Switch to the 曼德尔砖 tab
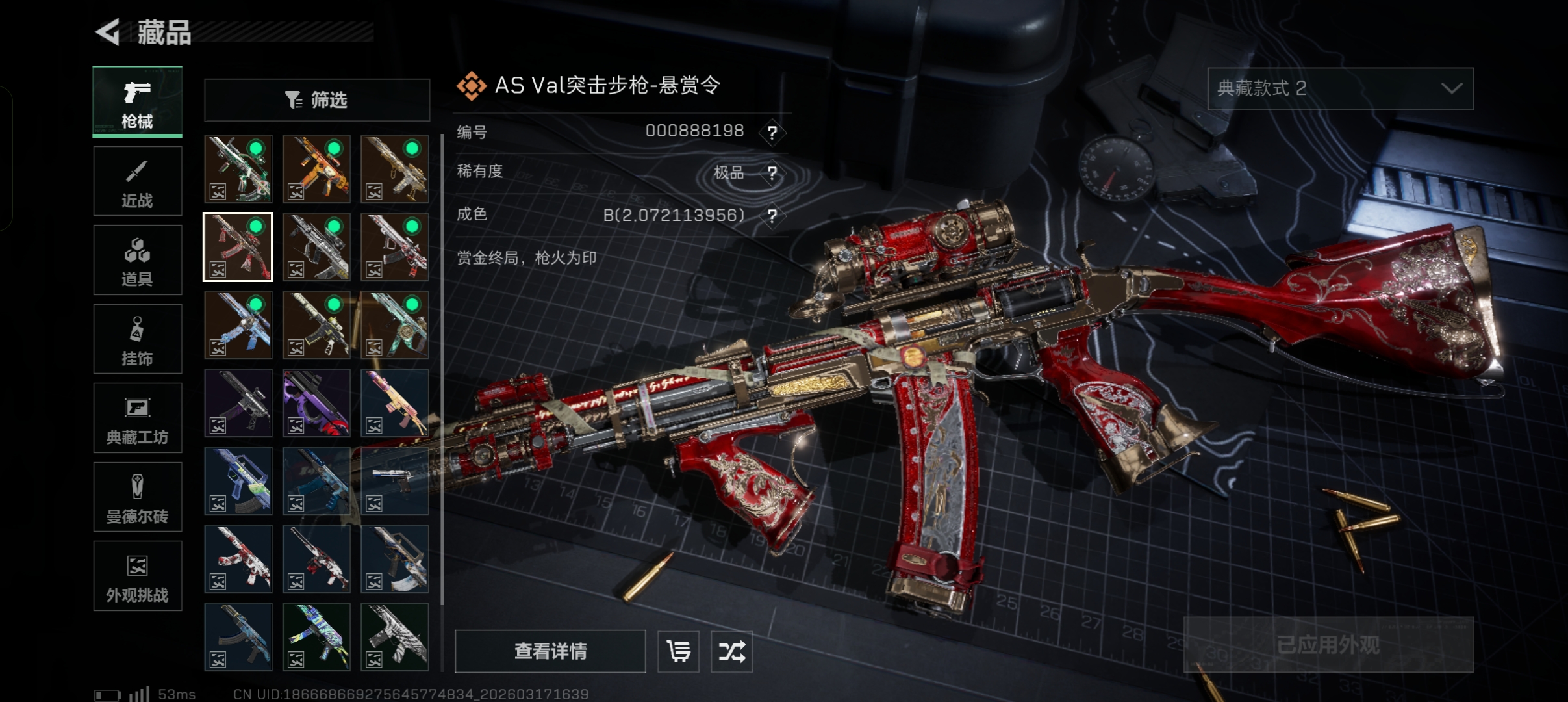This screenshot has height=702, width=1568. coord(137,497)
